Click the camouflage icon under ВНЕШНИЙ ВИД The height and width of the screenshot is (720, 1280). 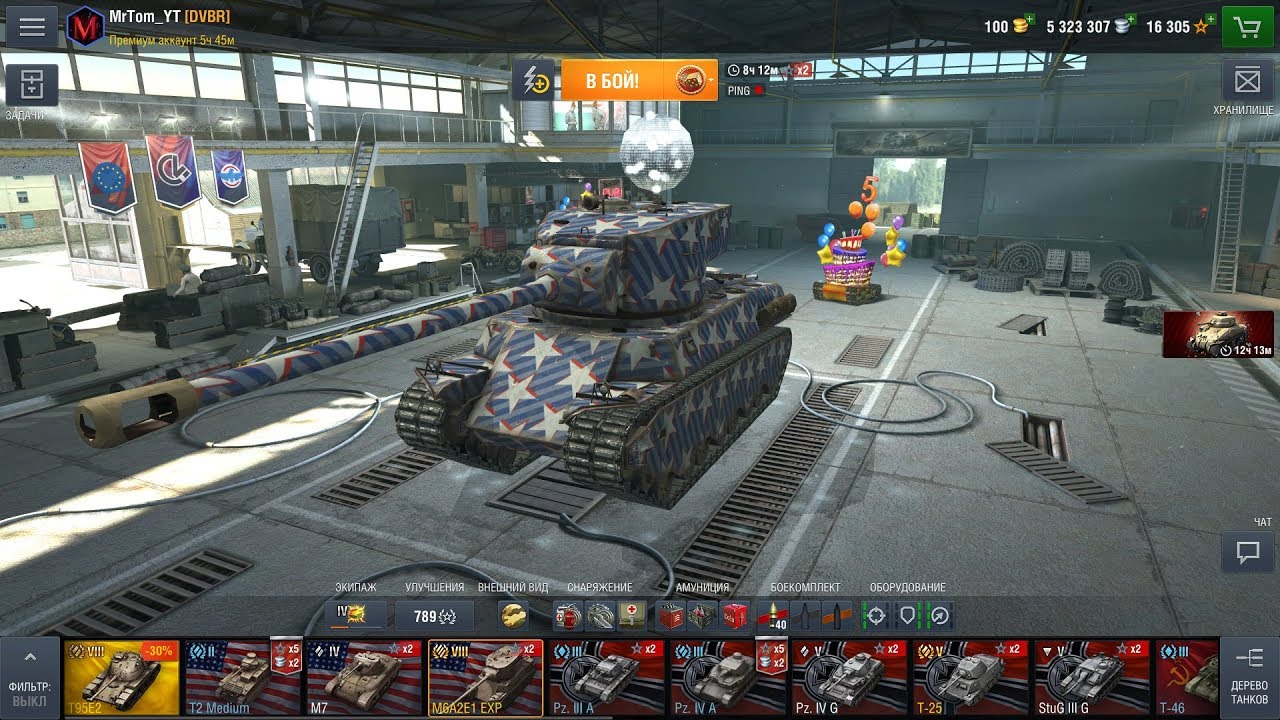click(x=514, y=615)
